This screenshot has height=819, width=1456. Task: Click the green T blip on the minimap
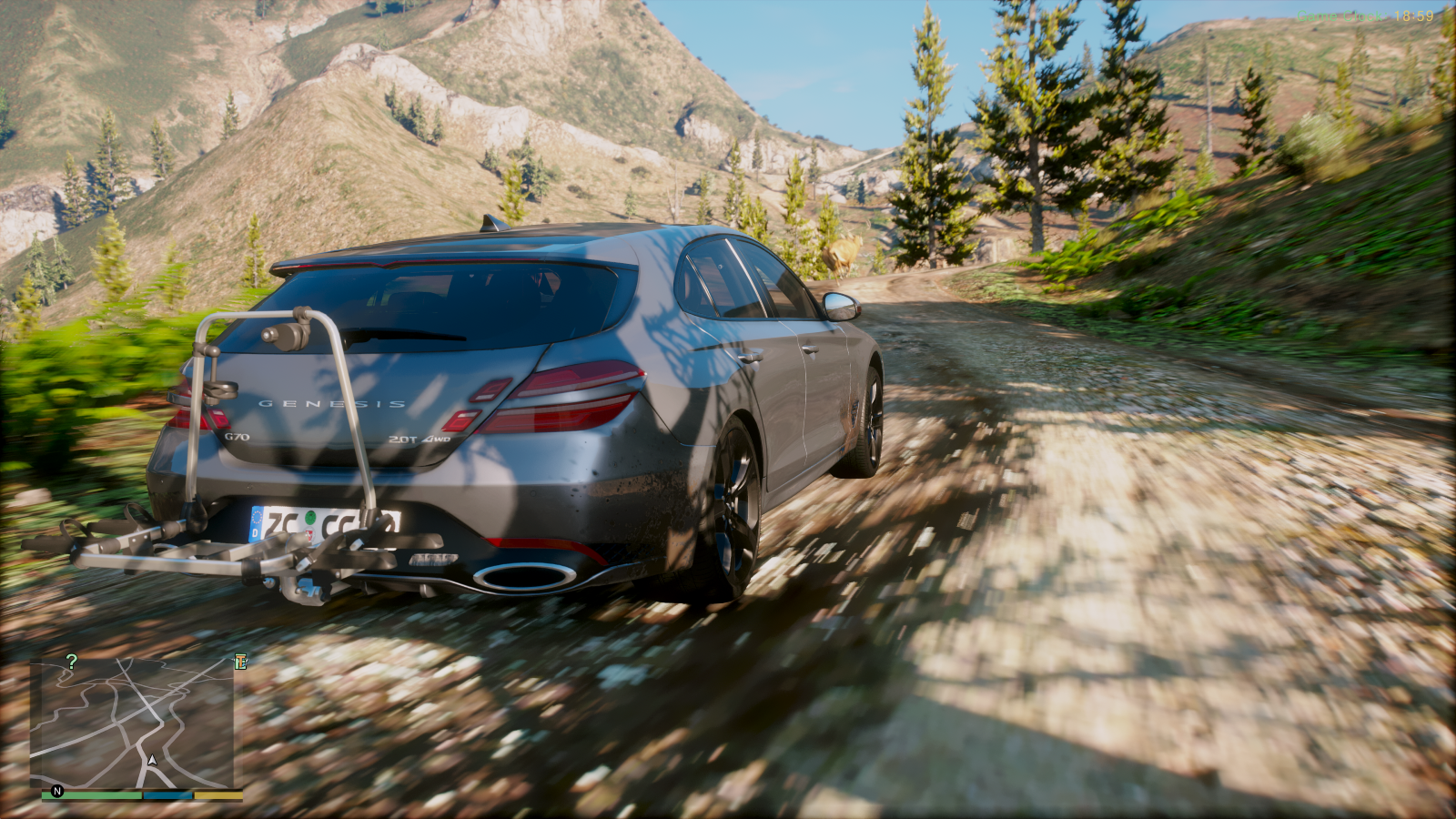point(240,662)
